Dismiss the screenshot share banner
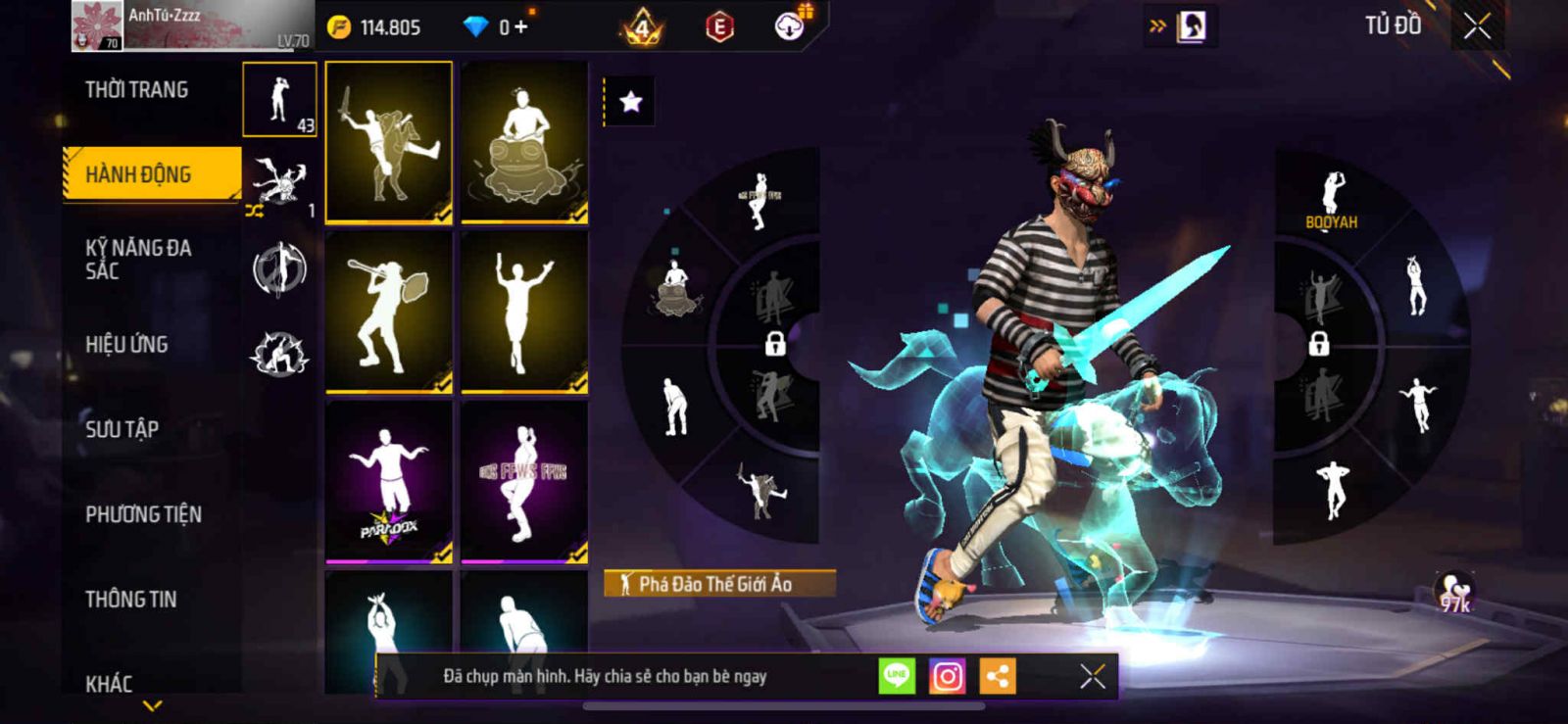Screen dimensions: 1568x724 [1092, 676]
